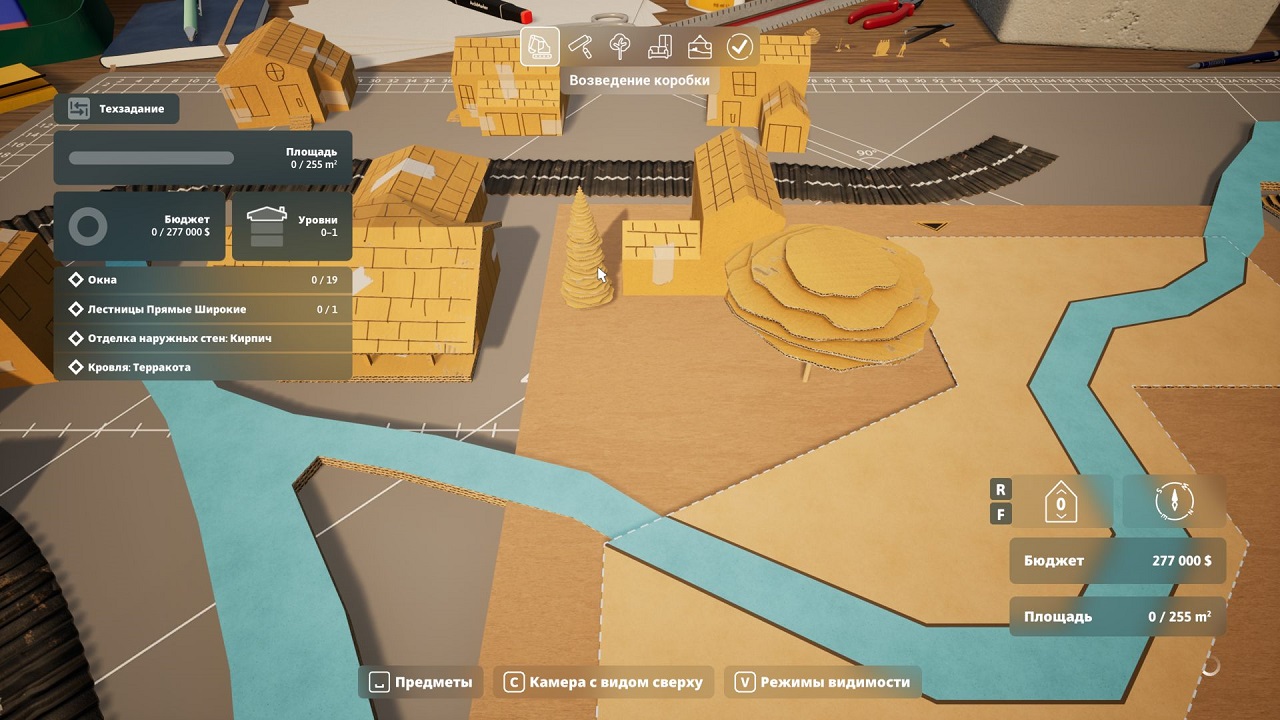Select the Окна requirement row
The width and height of the screenshot is (1280, 720).
(x=202, y=280)
